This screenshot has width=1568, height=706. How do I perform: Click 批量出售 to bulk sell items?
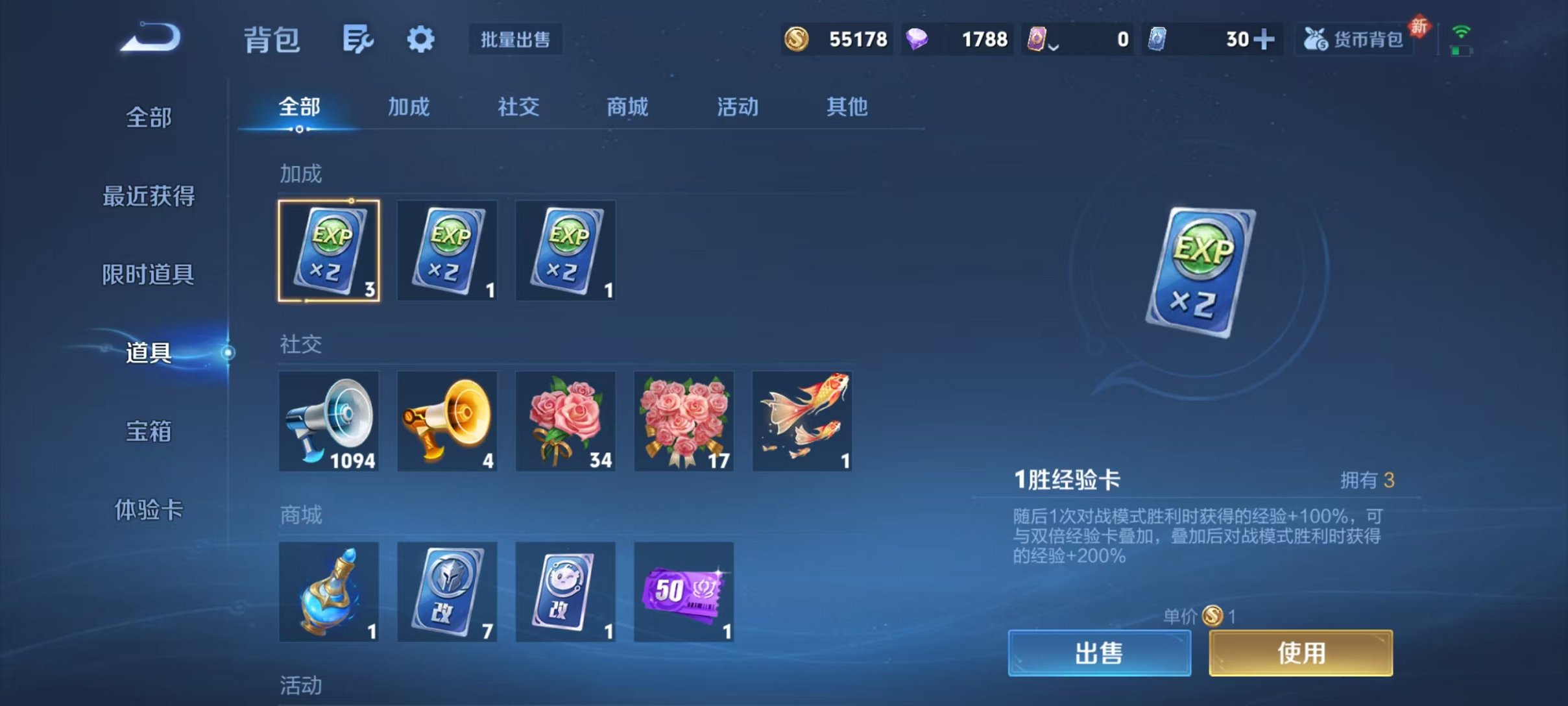[x=516, y=40]
